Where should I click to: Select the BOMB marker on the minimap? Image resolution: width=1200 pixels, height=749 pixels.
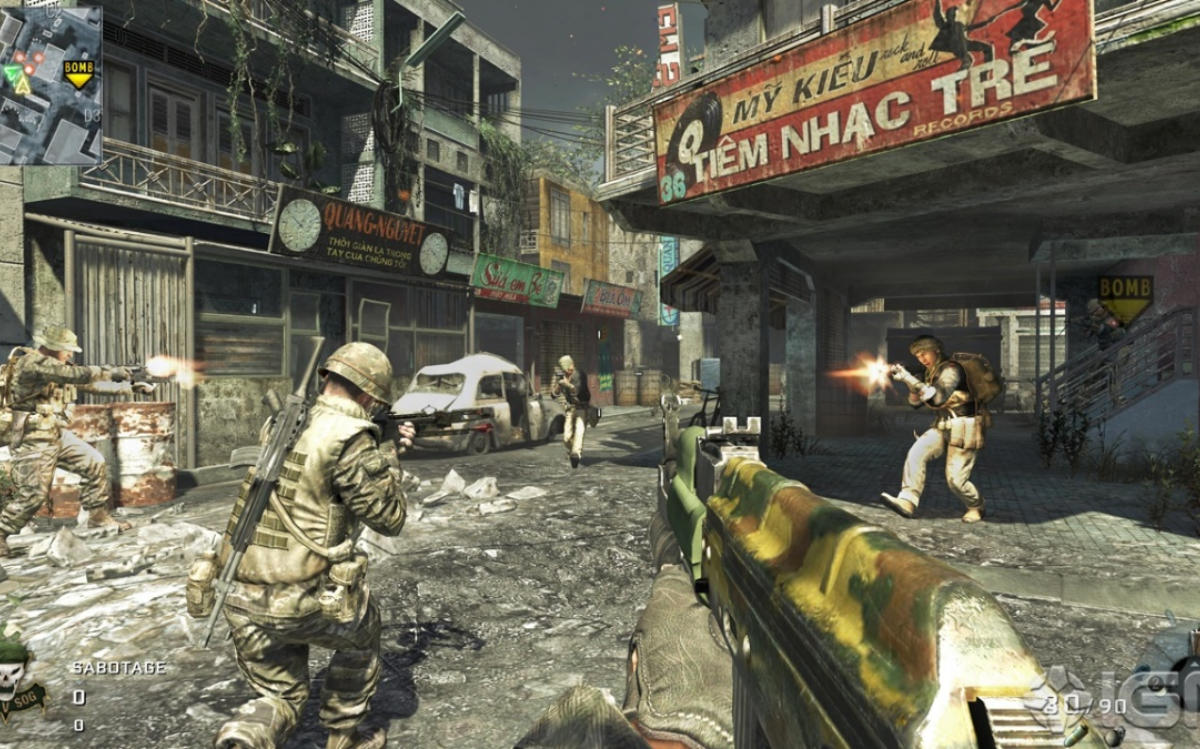[x=77, y=71]
